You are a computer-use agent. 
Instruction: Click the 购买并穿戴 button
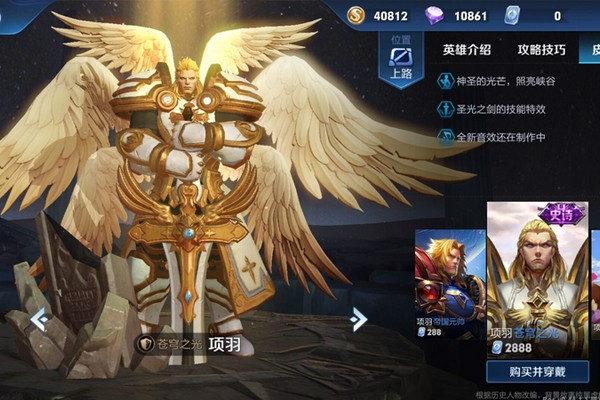click(x=537, y=372)
